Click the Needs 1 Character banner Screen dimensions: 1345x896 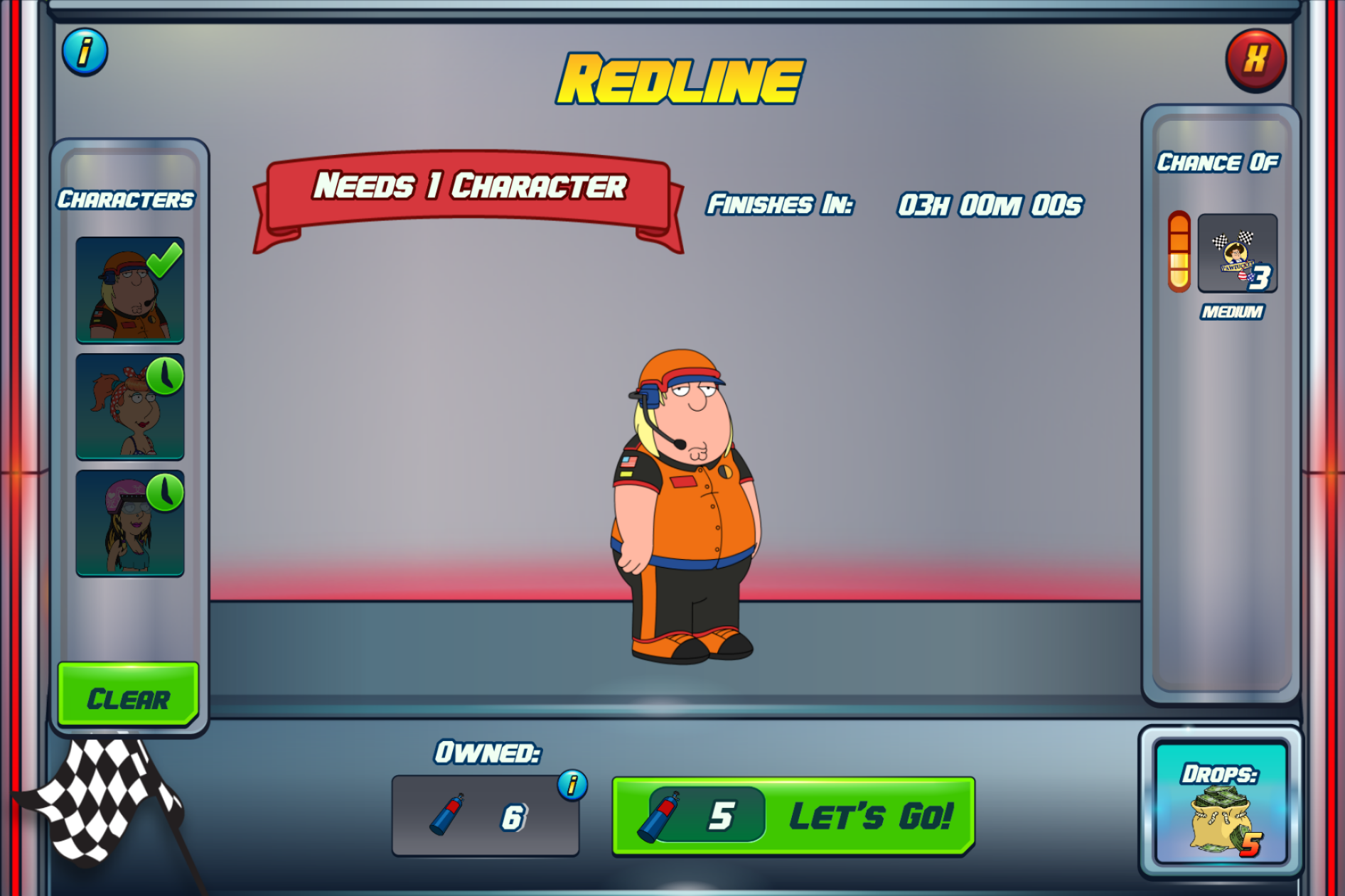[x=469, y=187]
